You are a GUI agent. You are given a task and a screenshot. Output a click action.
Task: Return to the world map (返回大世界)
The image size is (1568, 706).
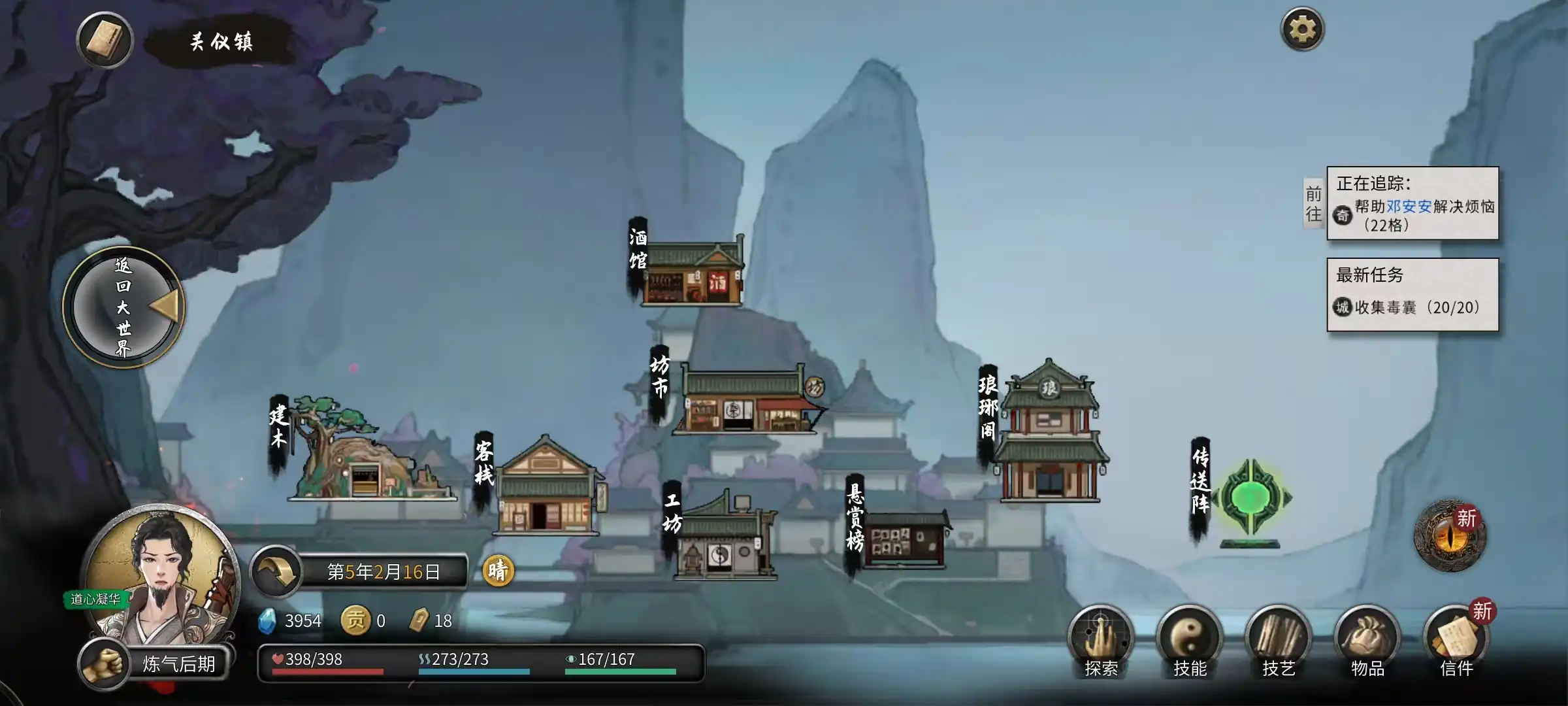(x=123, y=307)
